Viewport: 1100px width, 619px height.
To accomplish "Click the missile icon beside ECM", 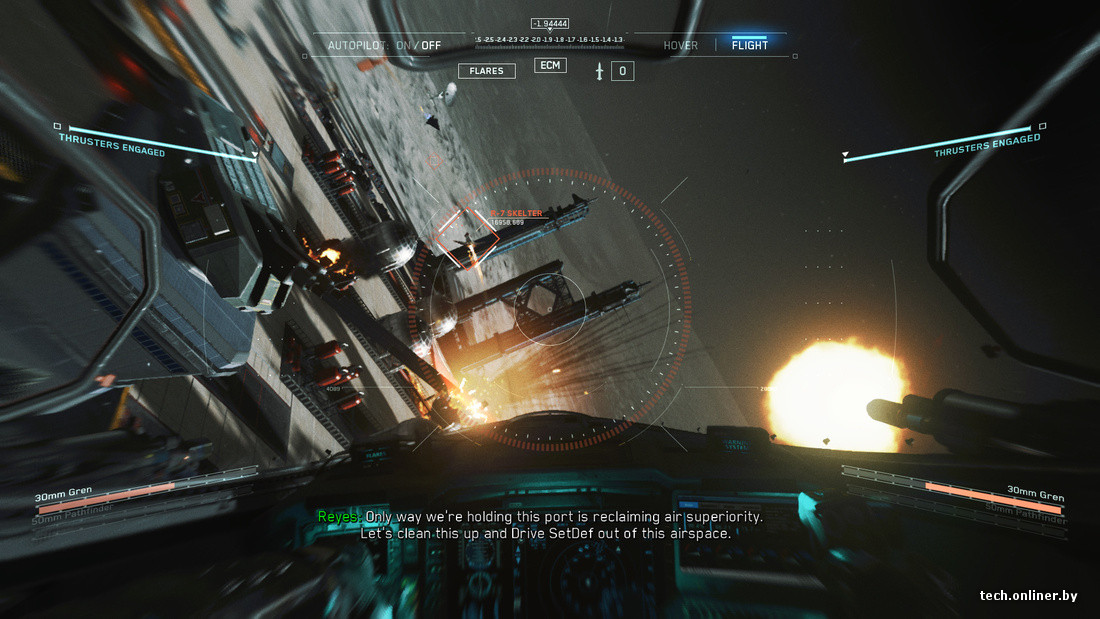I will [600, 71].
